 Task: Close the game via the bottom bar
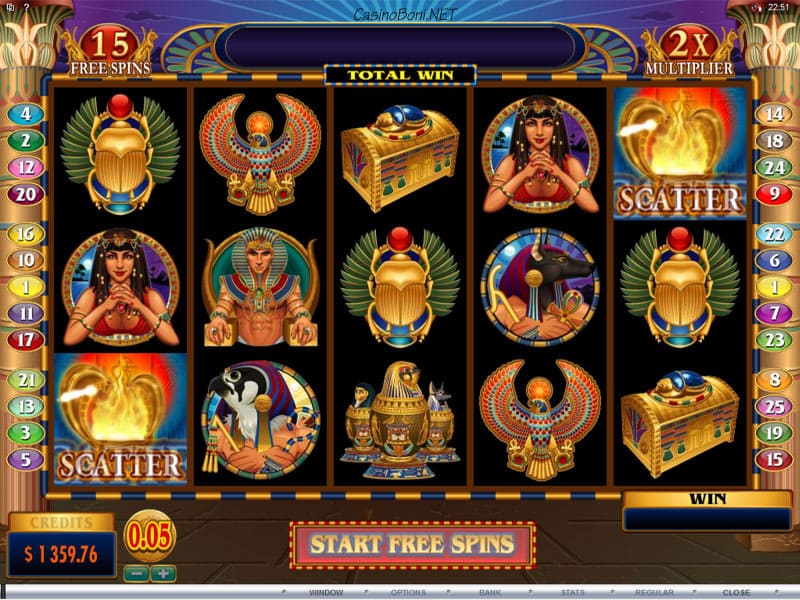(737, 592)
